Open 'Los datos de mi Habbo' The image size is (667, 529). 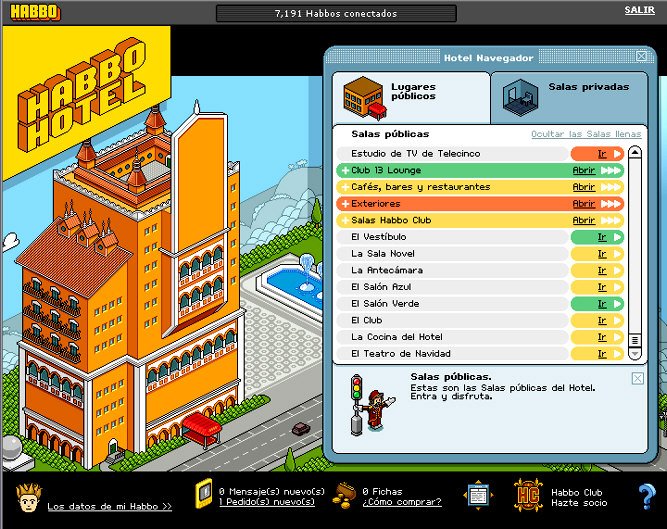(x=109, y=506)
